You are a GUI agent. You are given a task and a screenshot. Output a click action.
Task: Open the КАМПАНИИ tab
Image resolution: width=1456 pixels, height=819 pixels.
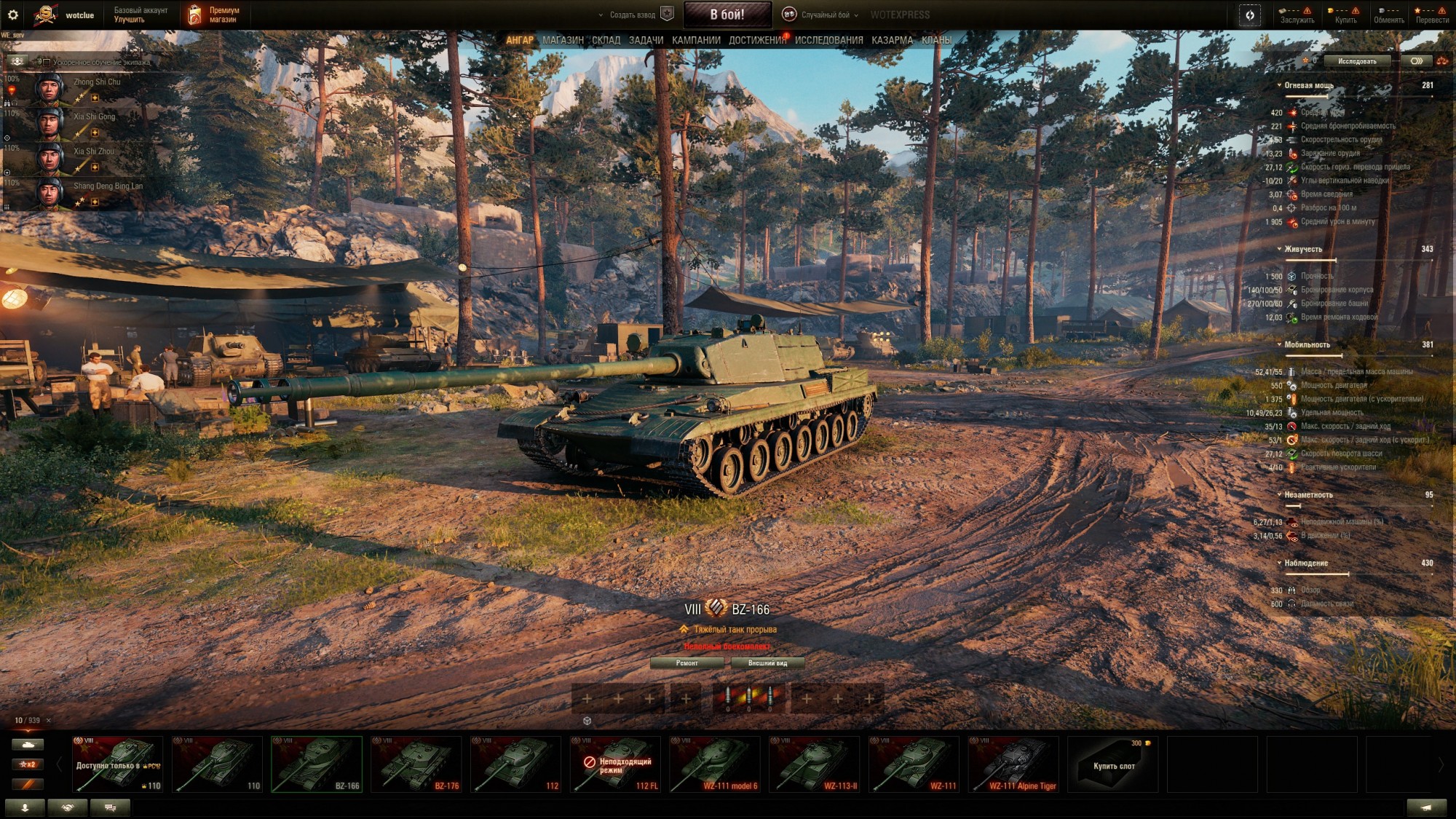696,41
